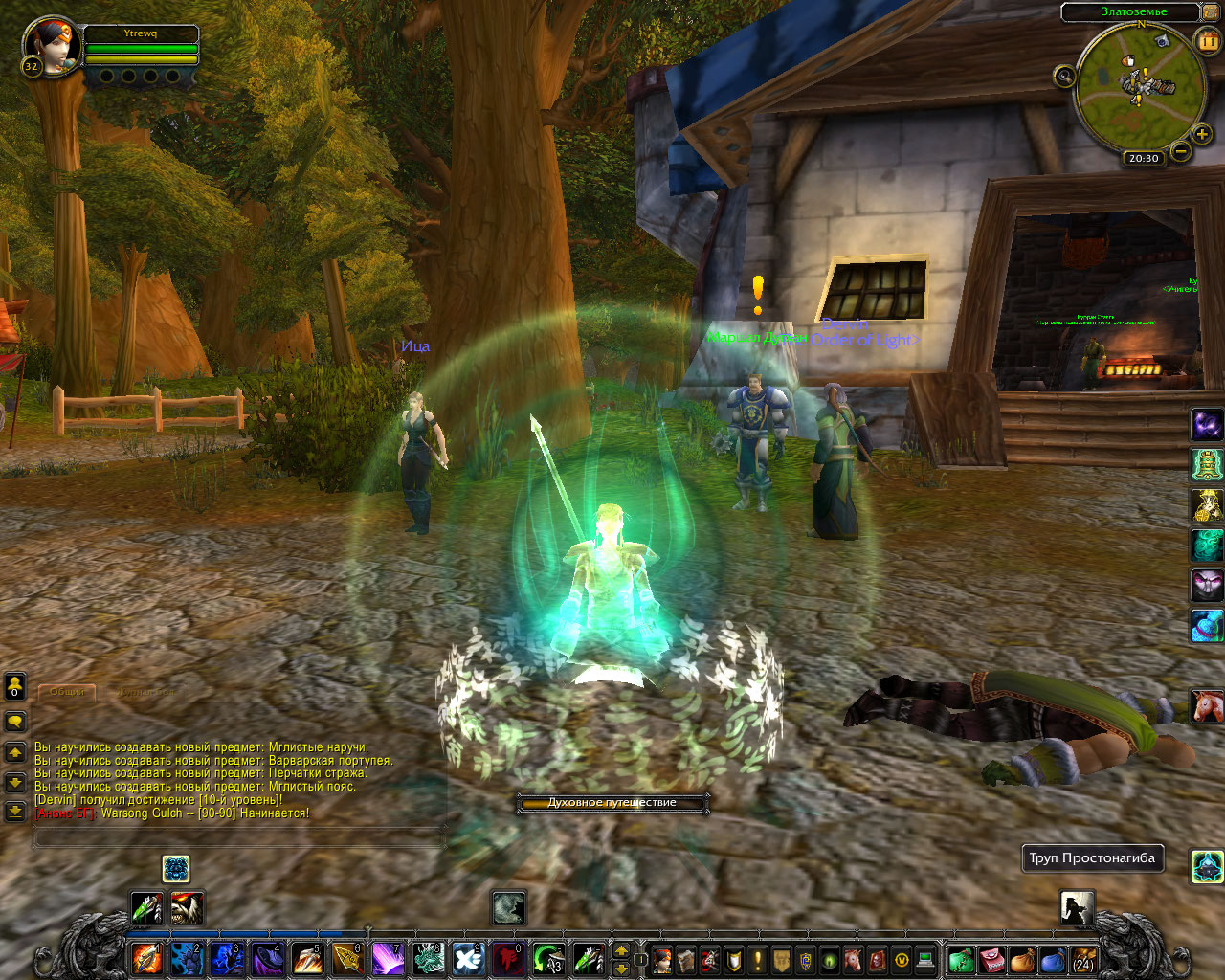1225x980 pixels.
Task: Select the horse mount icon on the right bar
Action: coord(1207,706)
